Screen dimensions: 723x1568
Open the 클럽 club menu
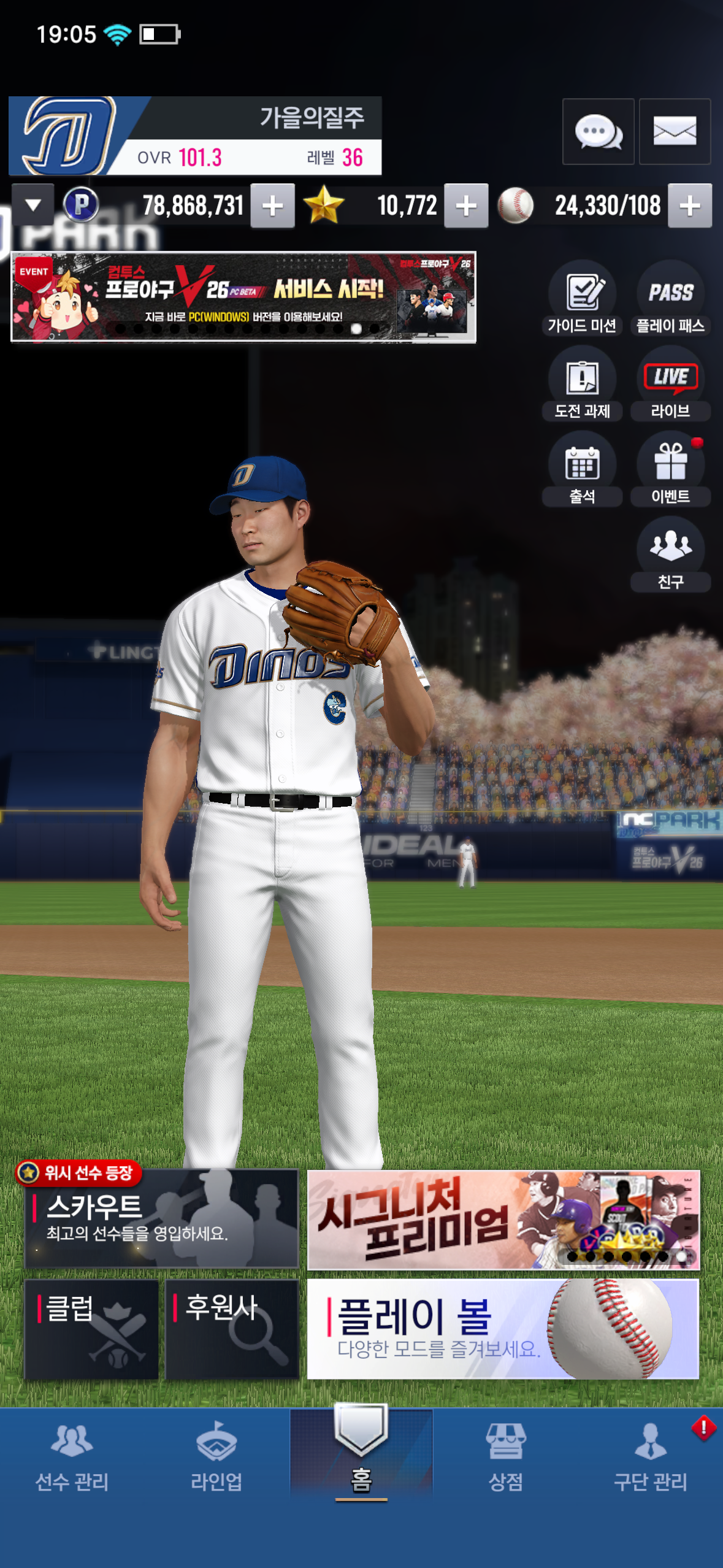[x=91, y=1329]
